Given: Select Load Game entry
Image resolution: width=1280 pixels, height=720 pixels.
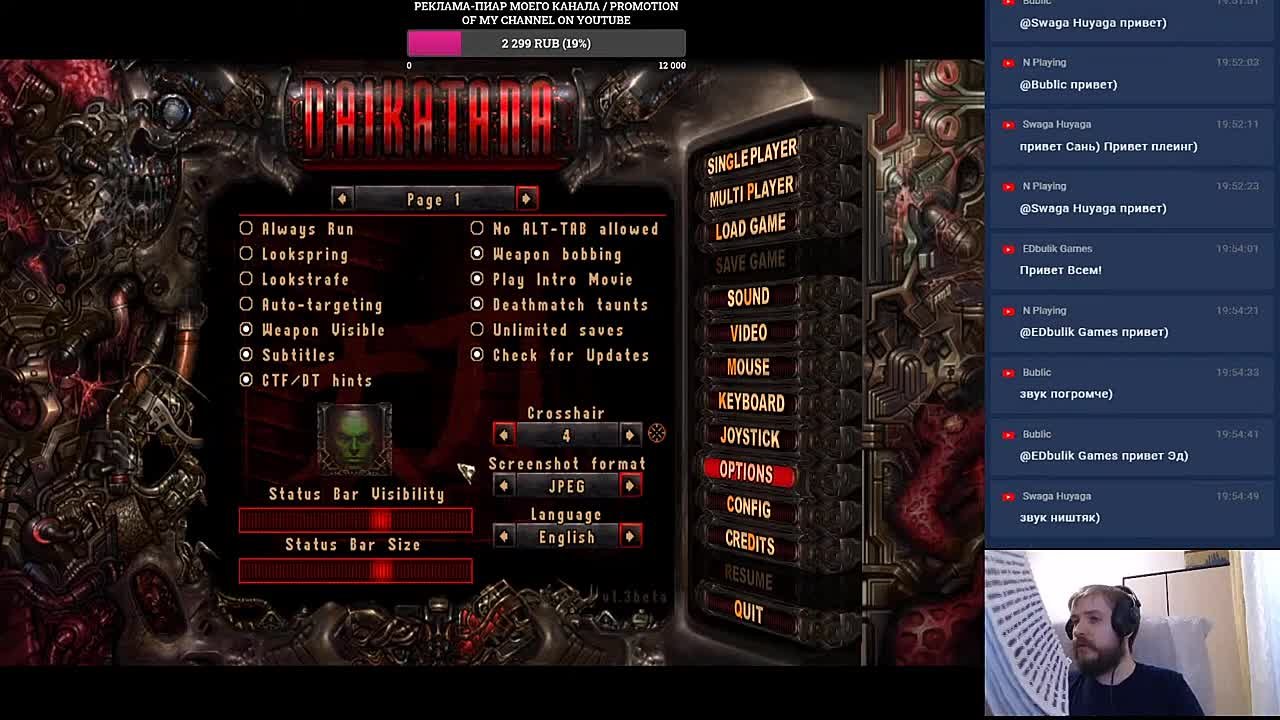Looking at the screenshot, I should pos(750,227).
